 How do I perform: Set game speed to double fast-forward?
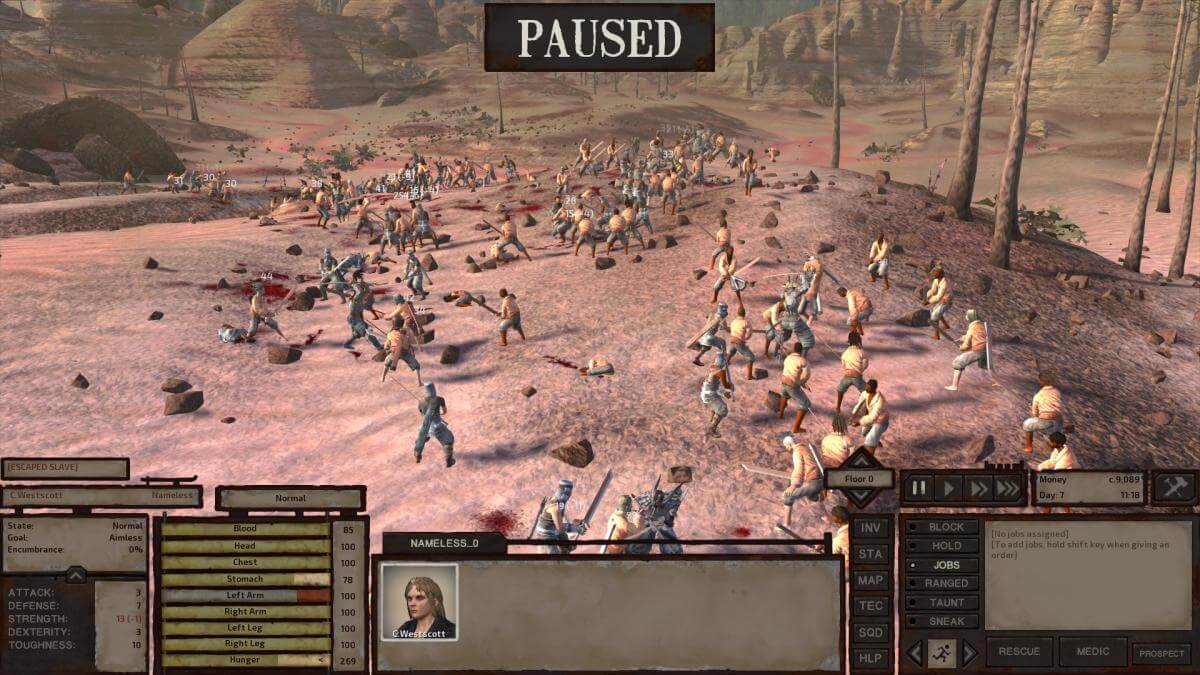click(x=979, y=488)
